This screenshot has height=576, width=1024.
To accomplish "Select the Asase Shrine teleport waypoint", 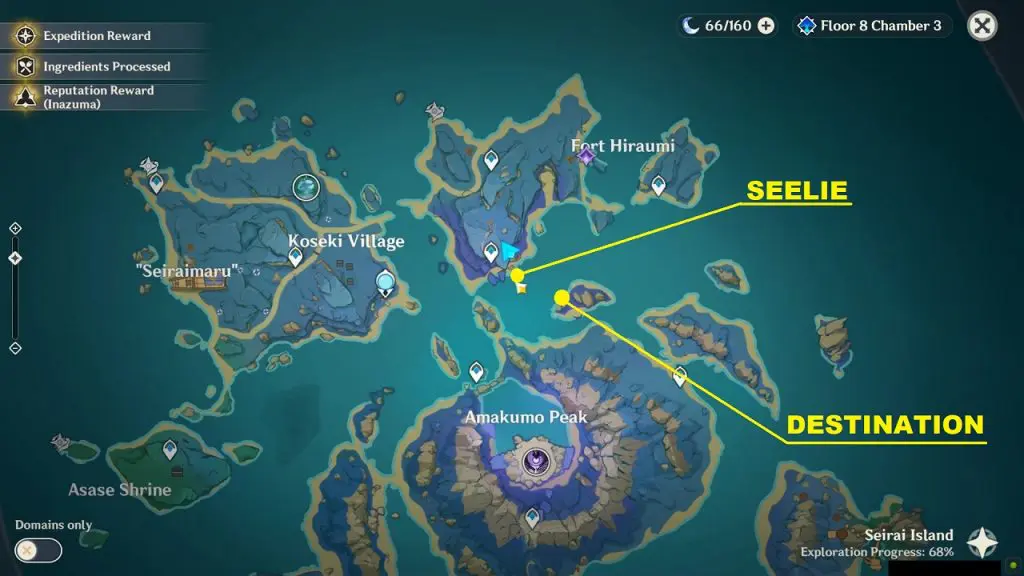I will click(x=170, y=449).
